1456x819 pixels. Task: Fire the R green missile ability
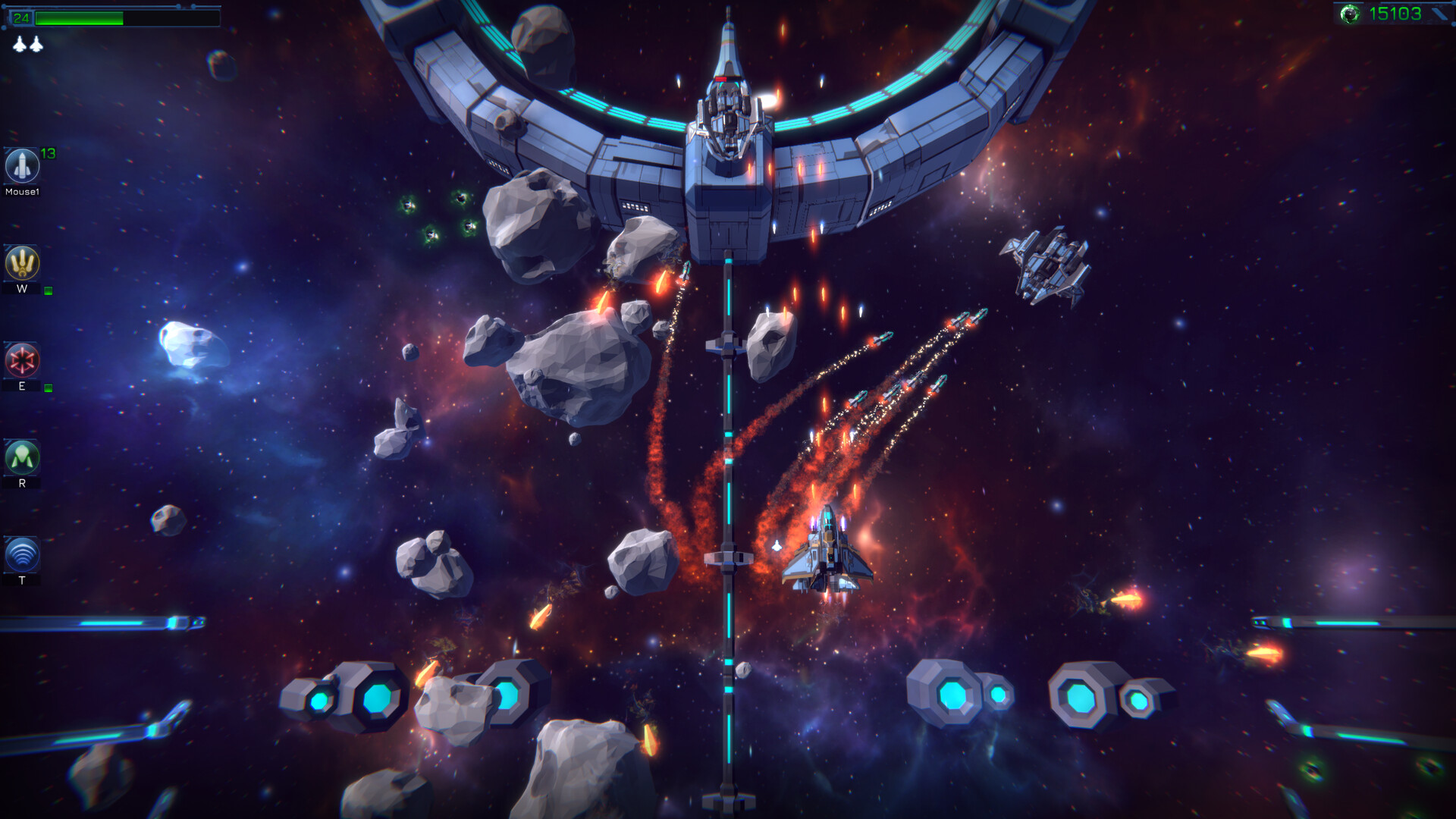click(x=21, y=459)
